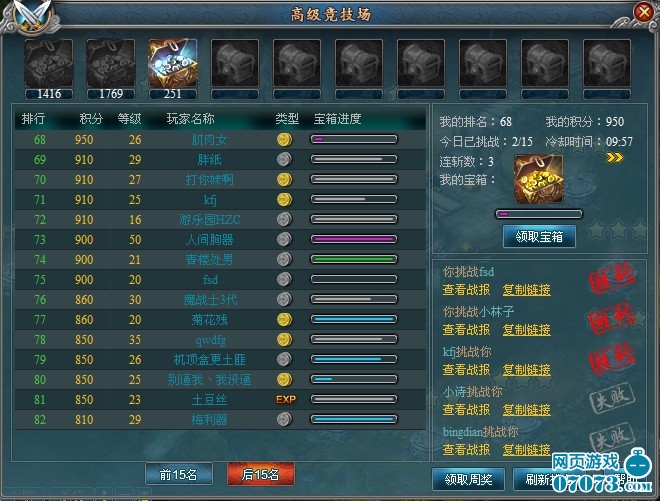Claim the weekly reward via 领取周奖
Viewport: 660px width, 501px height.
[464, 479]
